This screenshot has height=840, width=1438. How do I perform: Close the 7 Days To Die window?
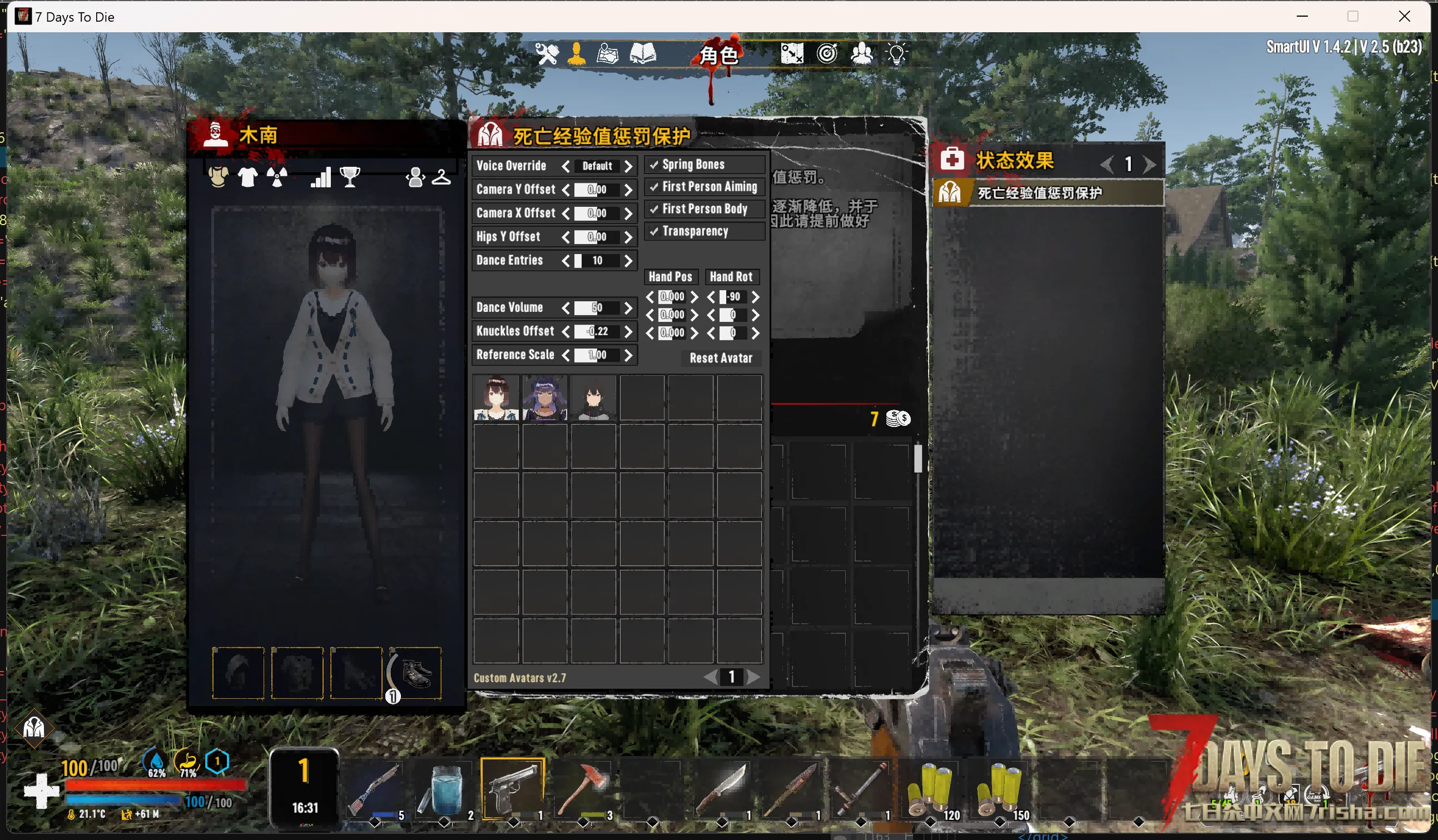1405,17
